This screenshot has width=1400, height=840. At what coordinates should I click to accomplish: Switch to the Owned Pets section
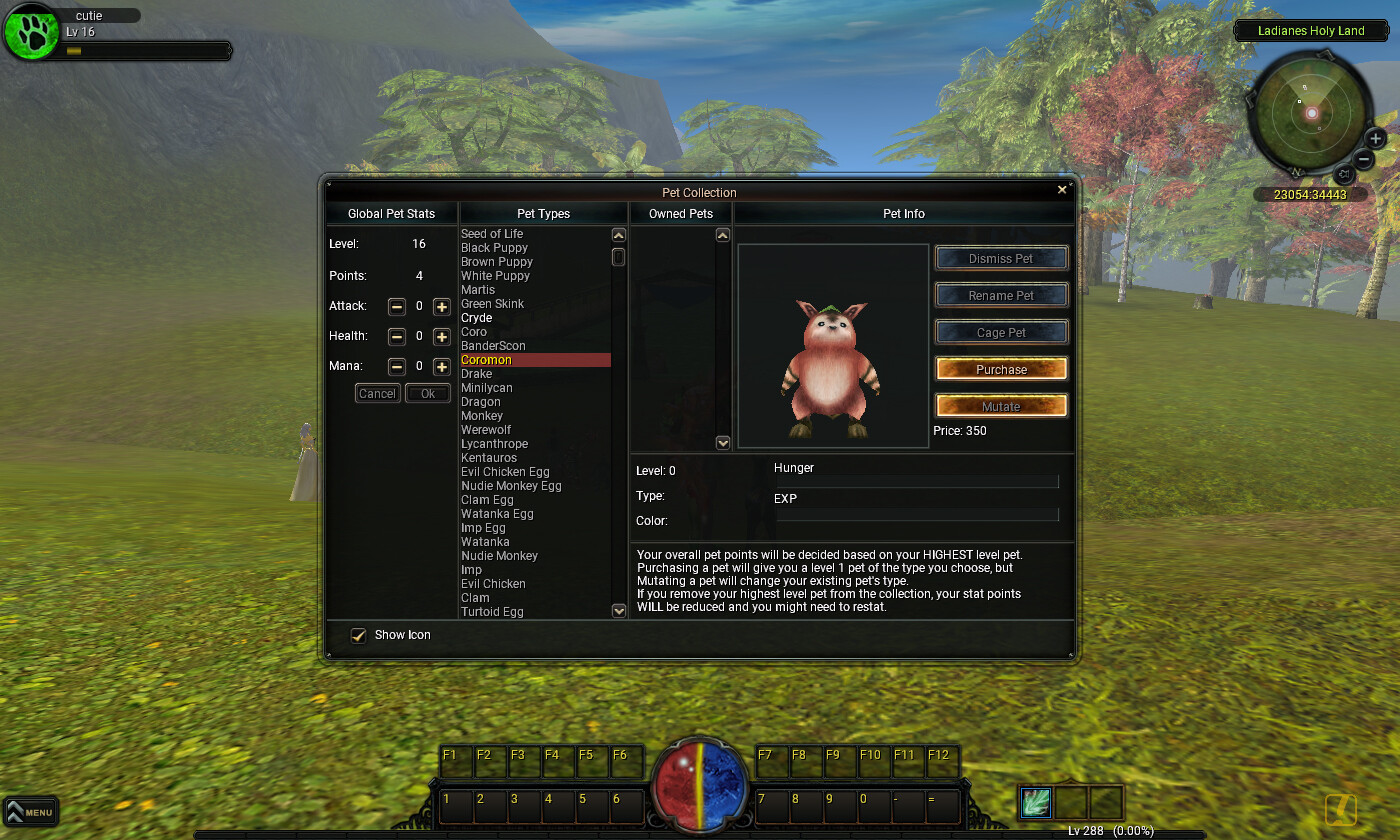[x=681, y=213]
